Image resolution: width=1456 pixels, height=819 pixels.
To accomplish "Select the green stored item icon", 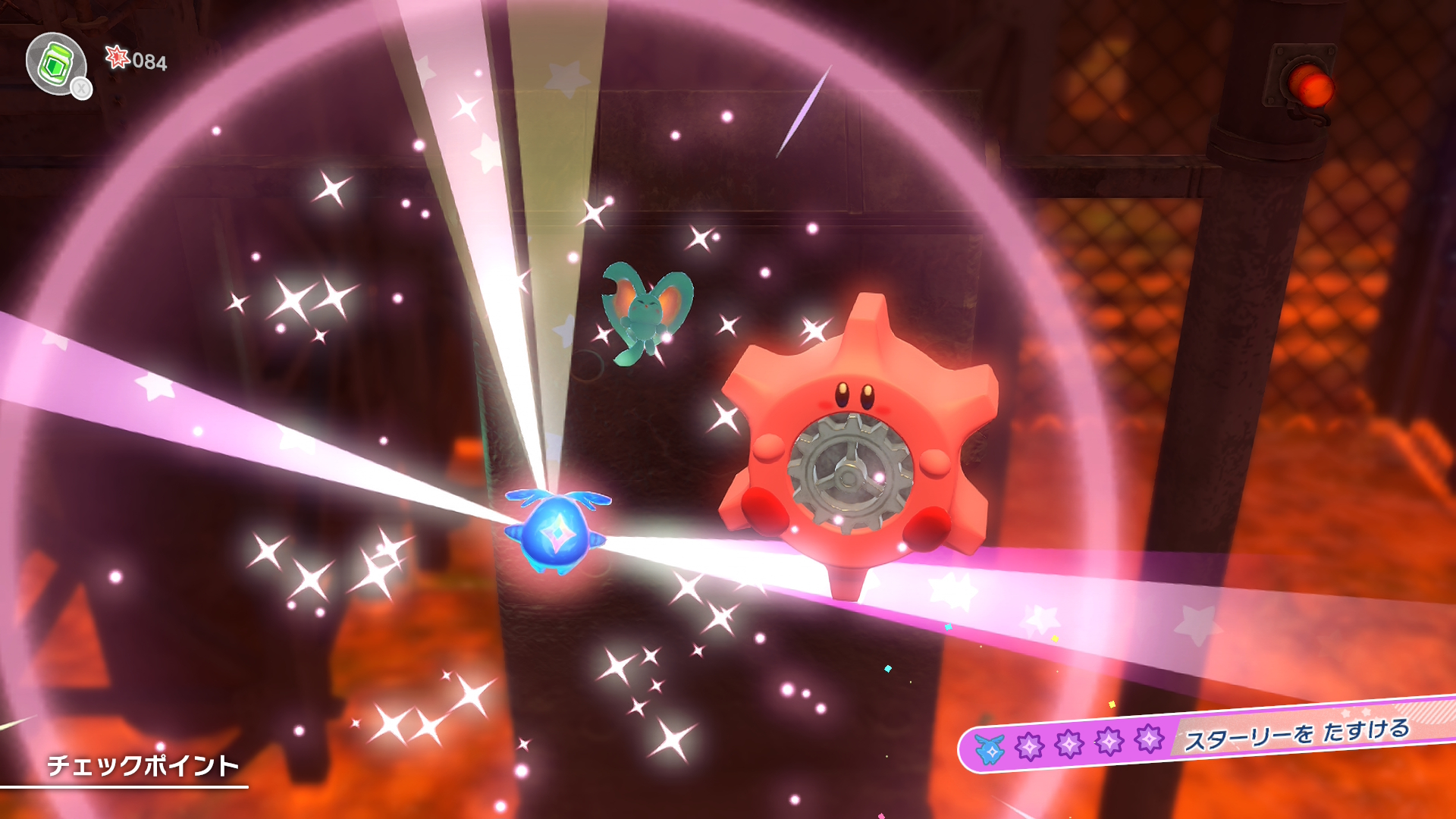I will (56, 64).
